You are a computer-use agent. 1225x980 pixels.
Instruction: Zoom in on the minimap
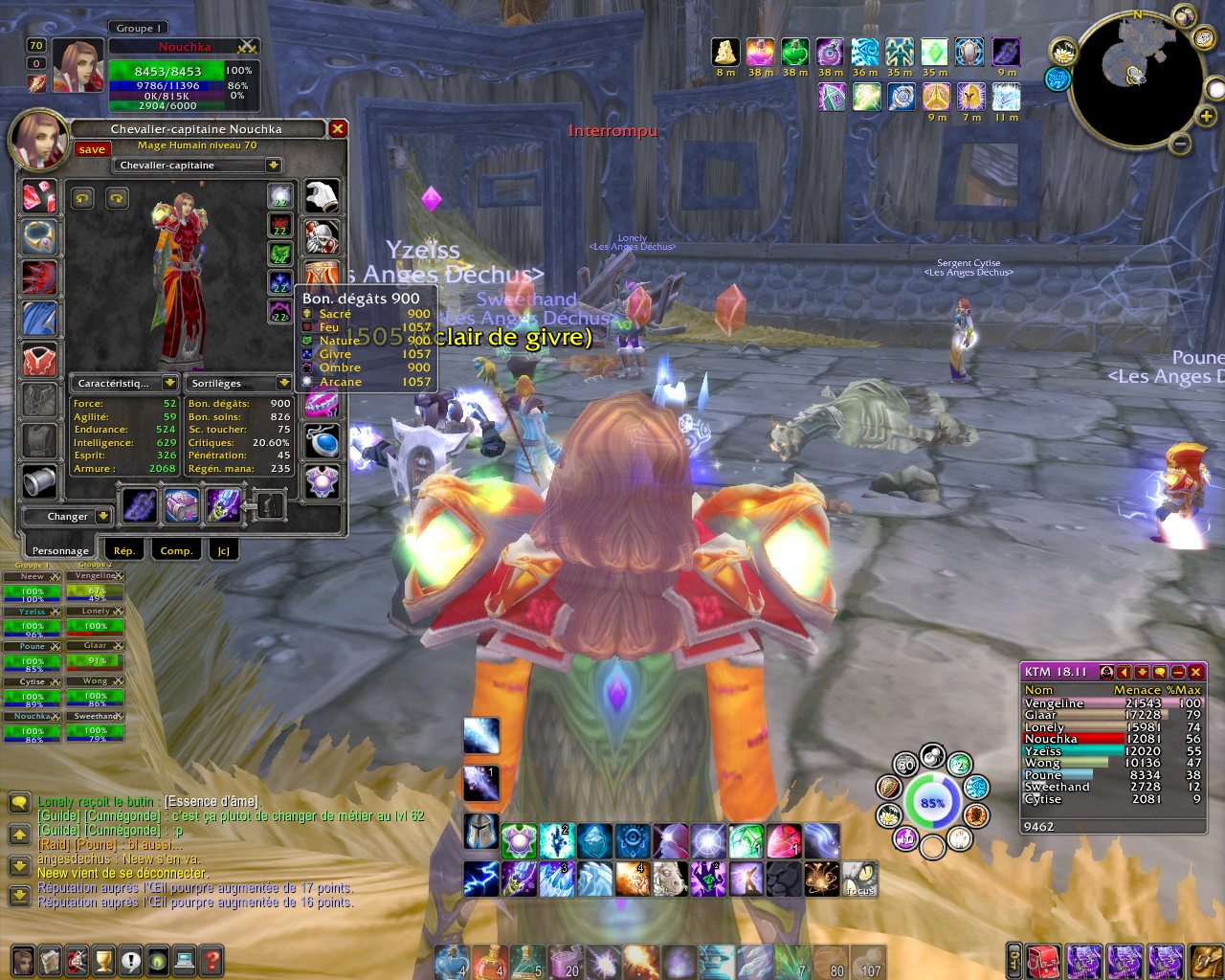click(1207, 117)
